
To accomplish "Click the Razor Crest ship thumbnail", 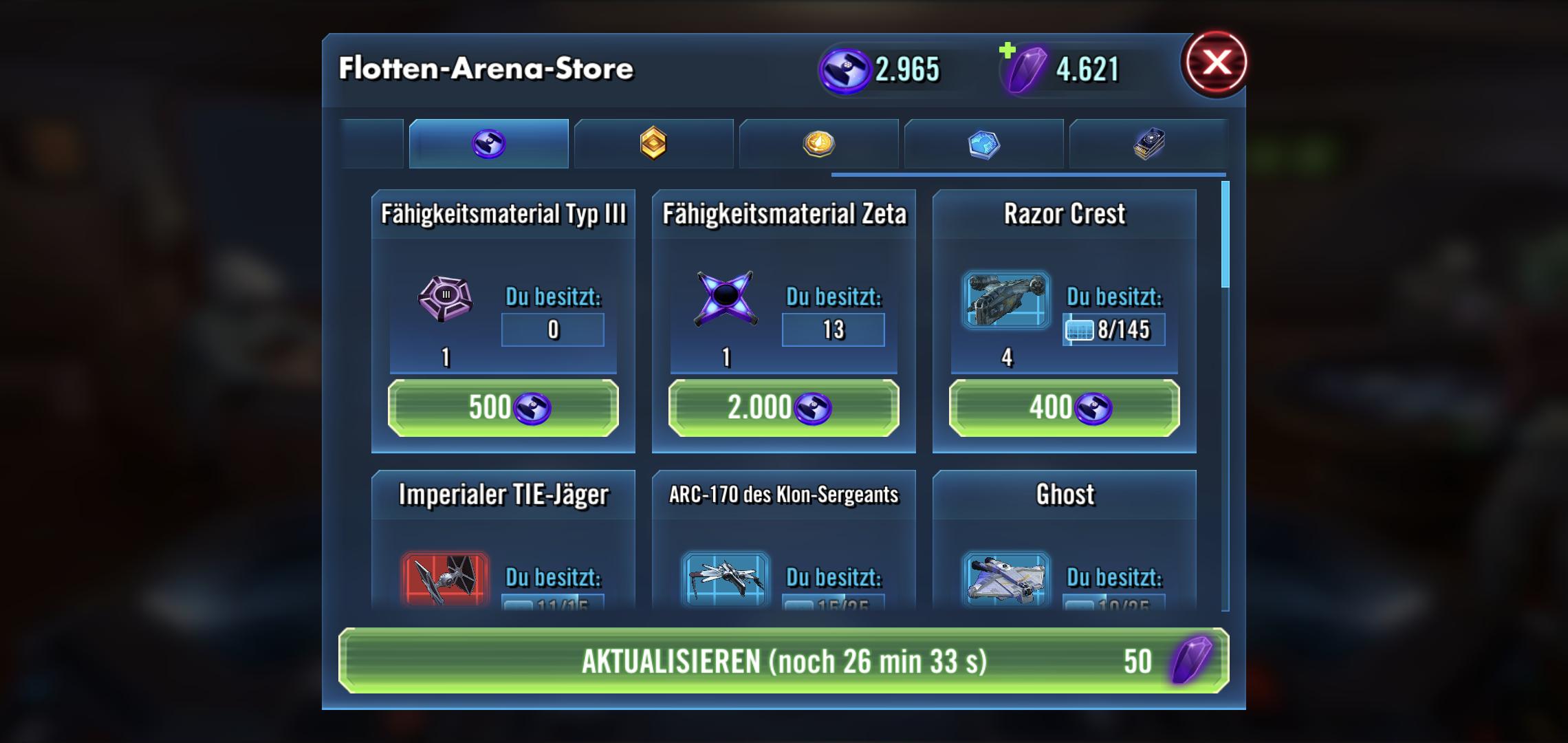I will [1006, 300].
